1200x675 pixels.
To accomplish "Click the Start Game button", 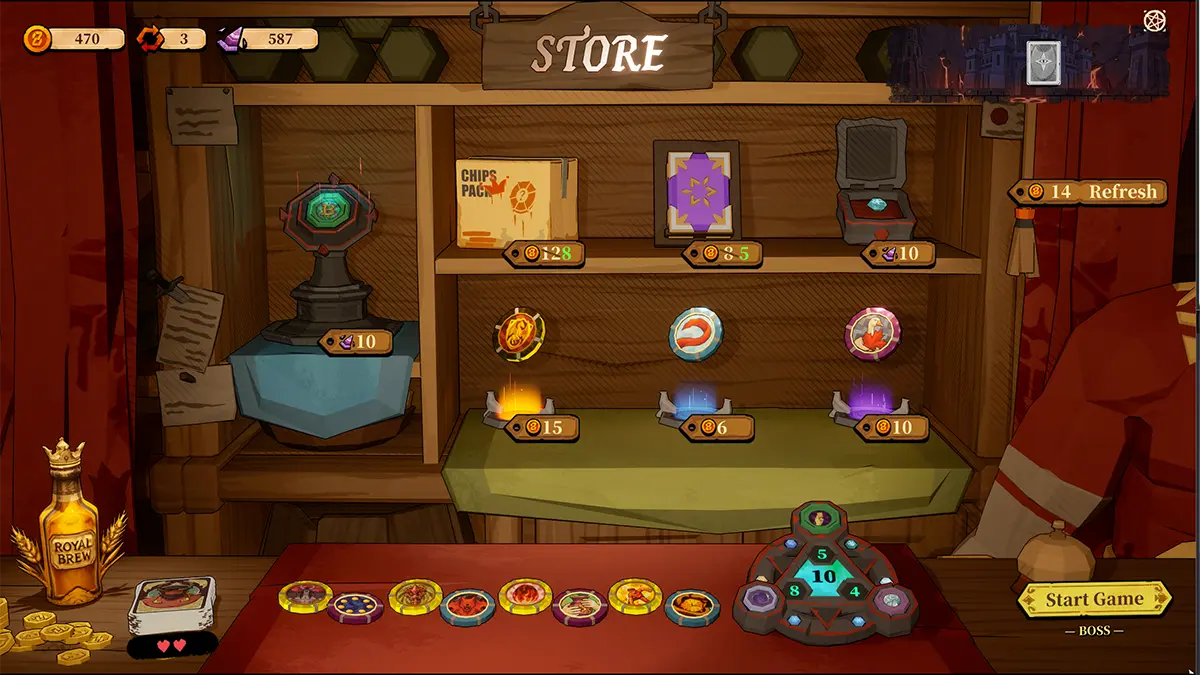I will tap(1093, 600).
